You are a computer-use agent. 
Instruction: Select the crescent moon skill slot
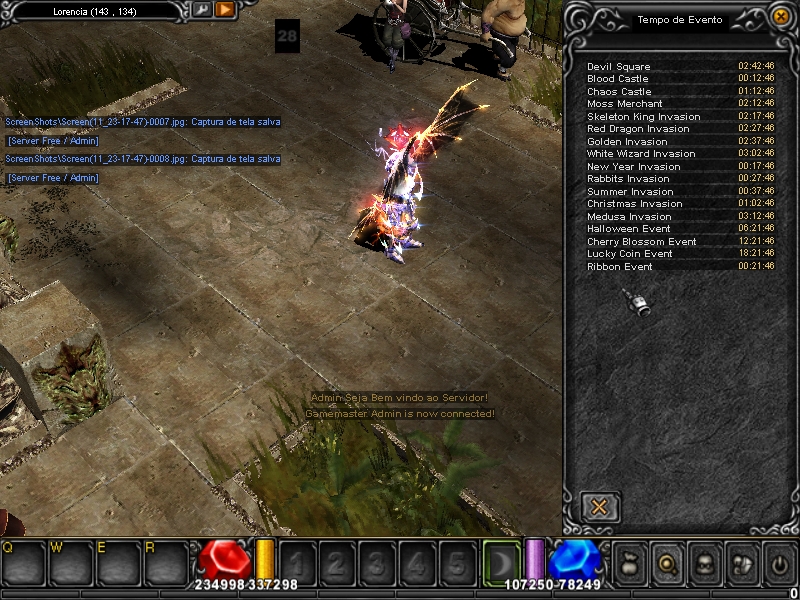click(500, 562)
